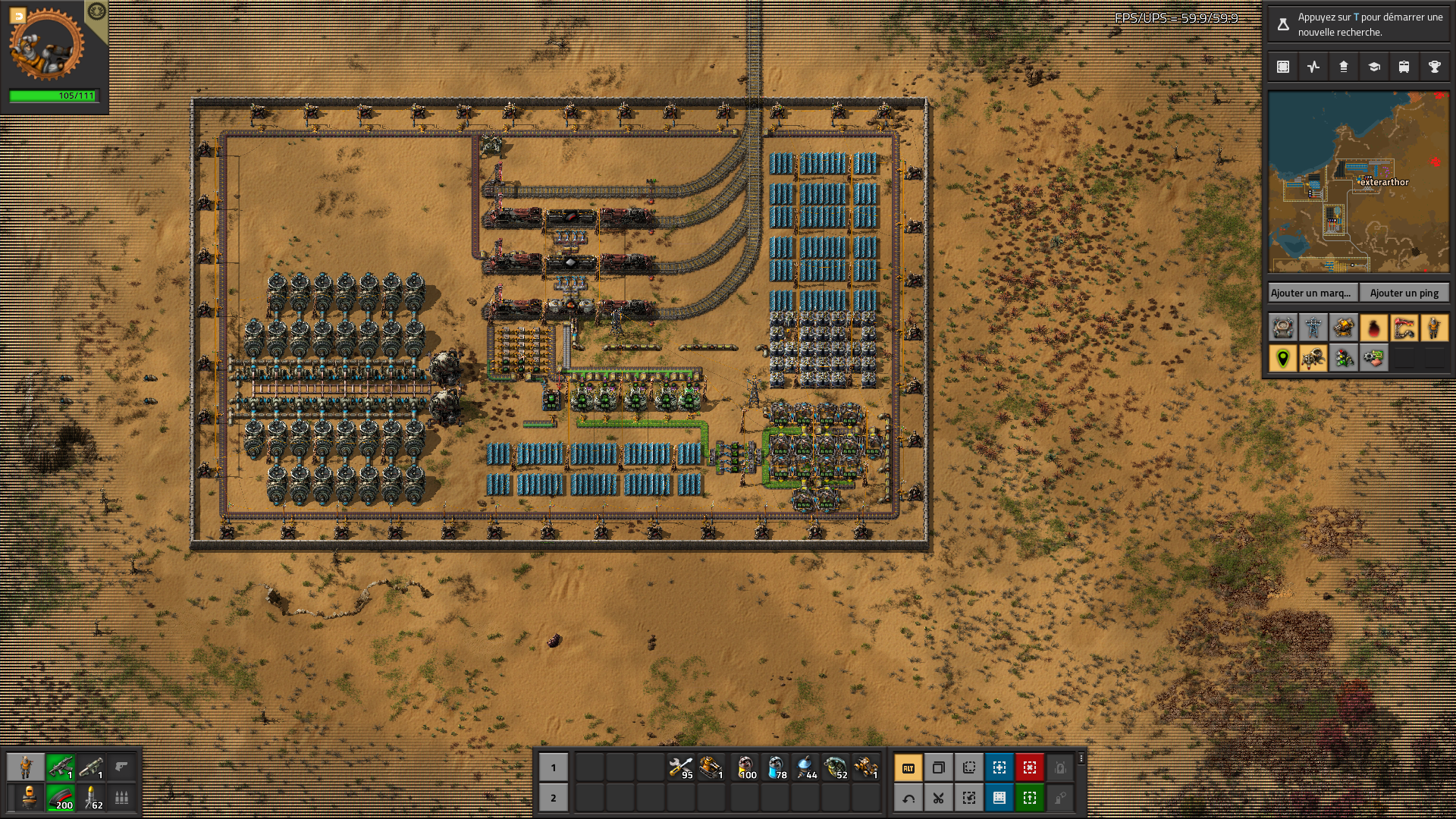Switch to quickbar row 2
Image resolution: width=1456 pixels, height=819 pixels.
(x=554, y=798)
